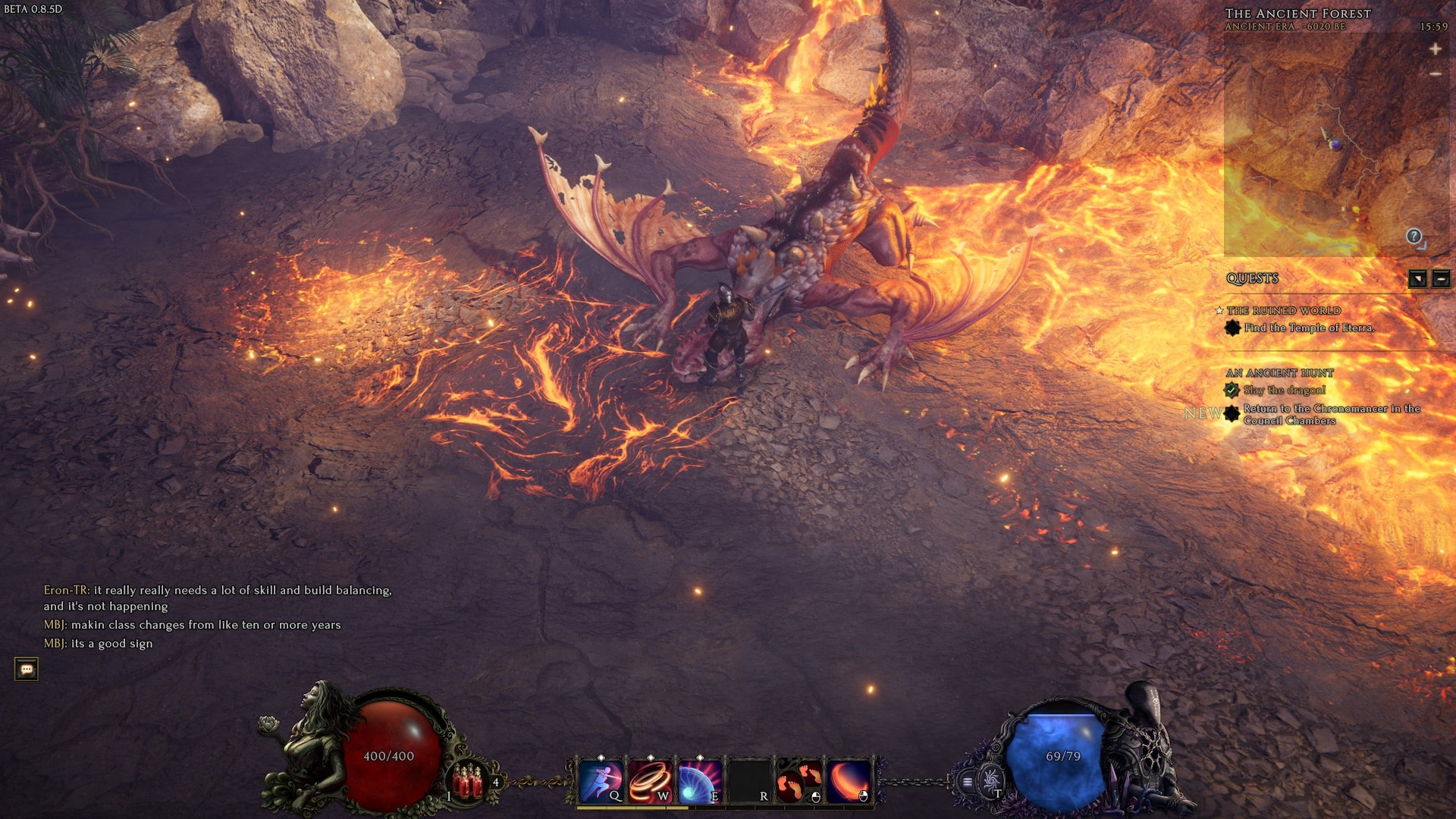Image resolution: width=1456 pixels, height=819 pixels.
Task: Minimize the Quests tracker panel
Action: pyautogui.click(x=1441, y=278)
